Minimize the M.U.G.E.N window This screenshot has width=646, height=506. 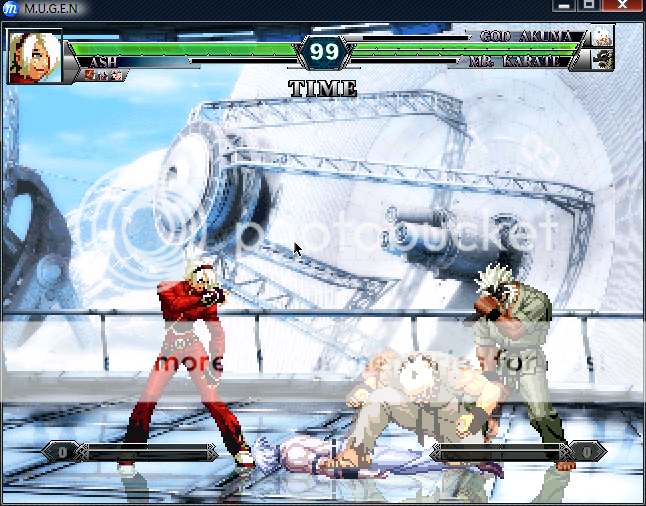pyautogui.click(x=564, y=6)
